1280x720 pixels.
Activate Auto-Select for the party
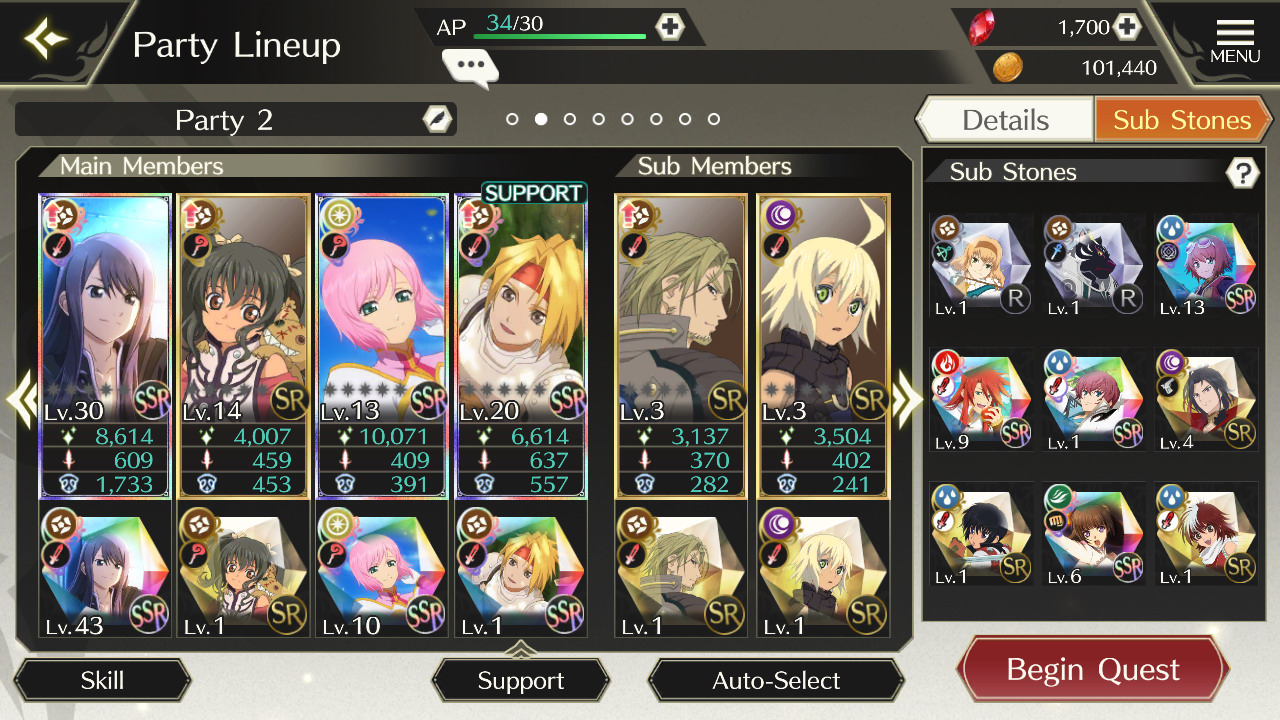[x=776, y=681]
